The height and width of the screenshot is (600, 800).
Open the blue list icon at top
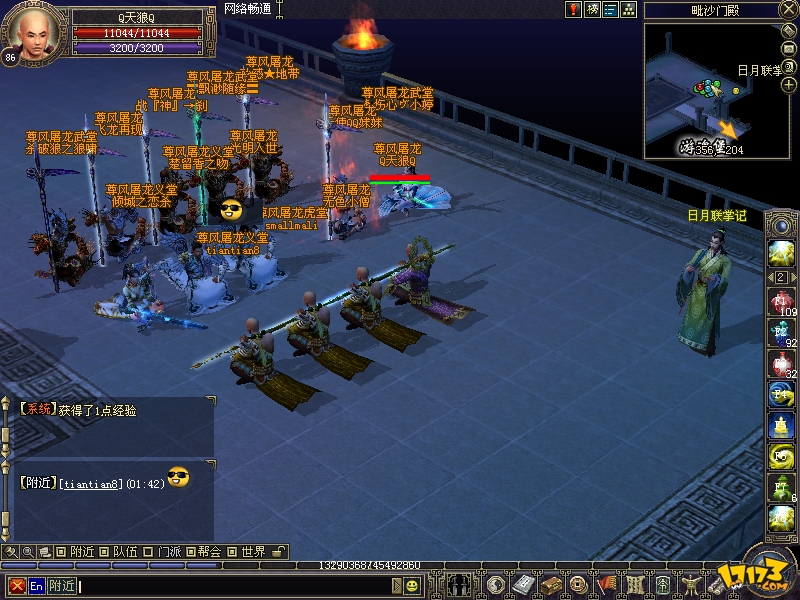(610, 9)
